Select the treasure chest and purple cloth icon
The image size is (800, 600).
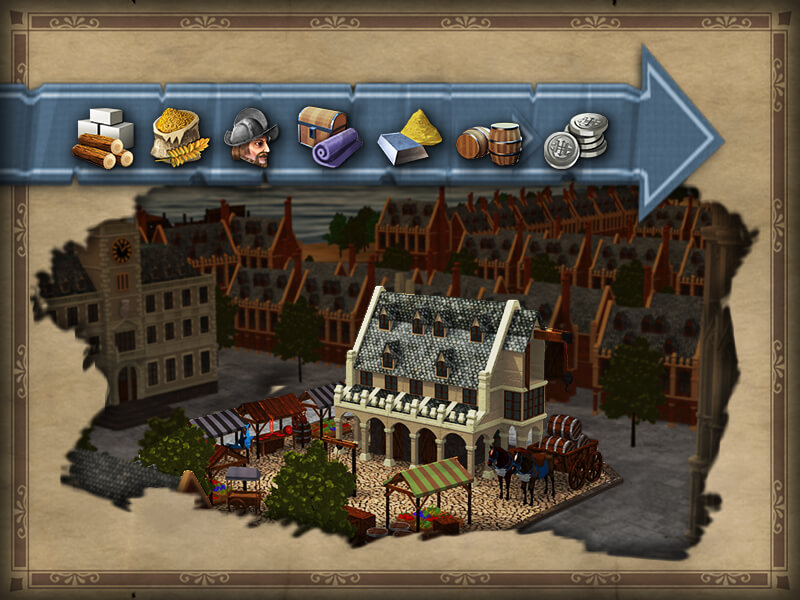(x=329, y=137)
